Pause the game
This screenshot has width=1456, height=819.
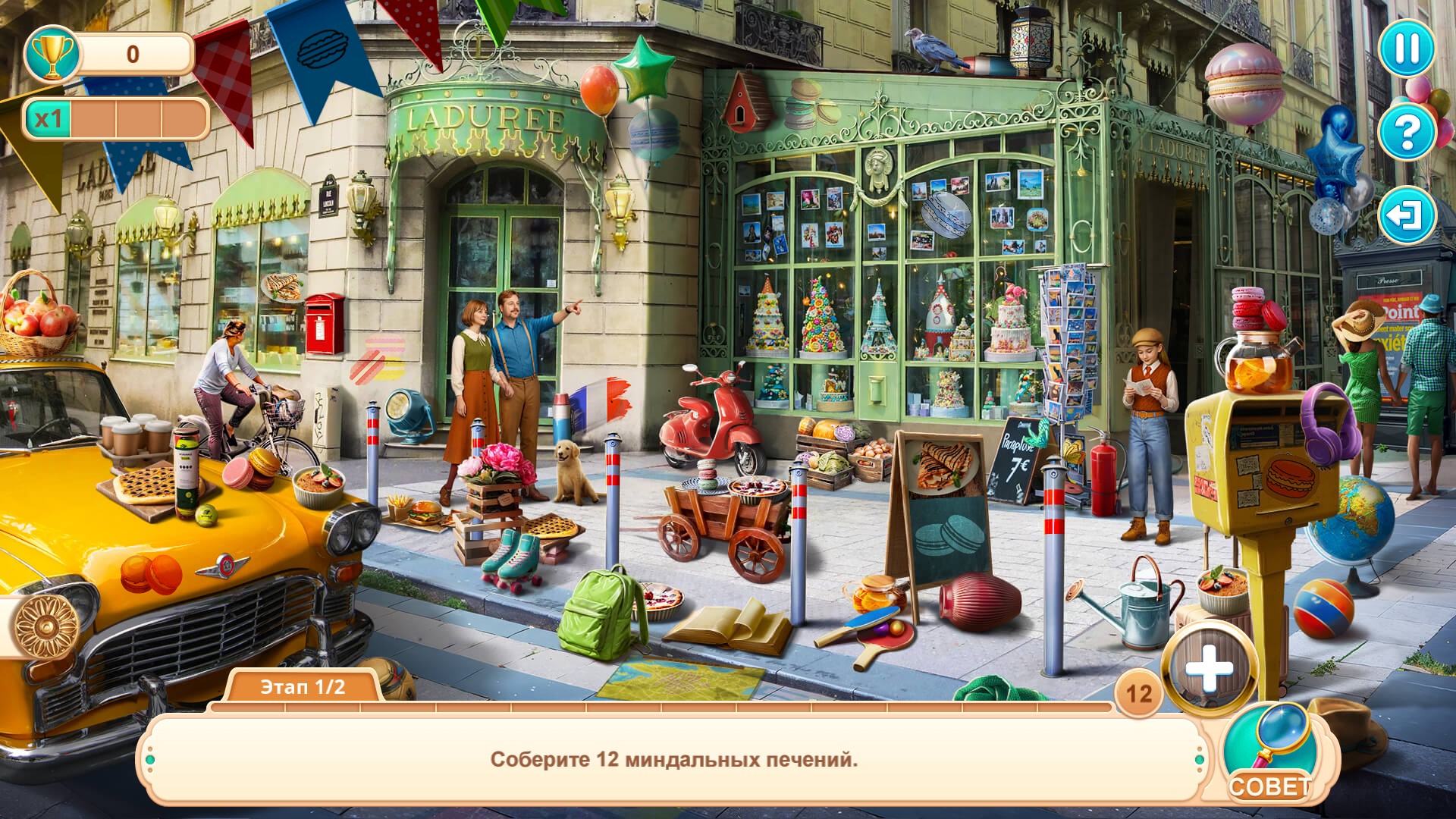point(1407,49)
